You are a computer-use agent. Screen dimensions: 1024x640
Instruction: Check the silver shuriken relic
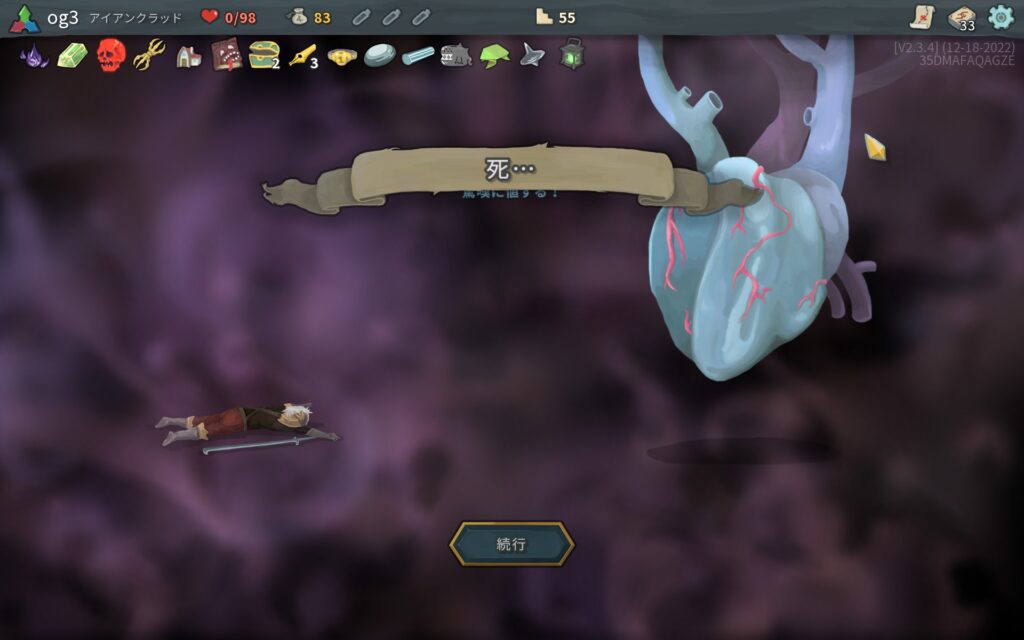pyautogui.click(x=532, y=55)
